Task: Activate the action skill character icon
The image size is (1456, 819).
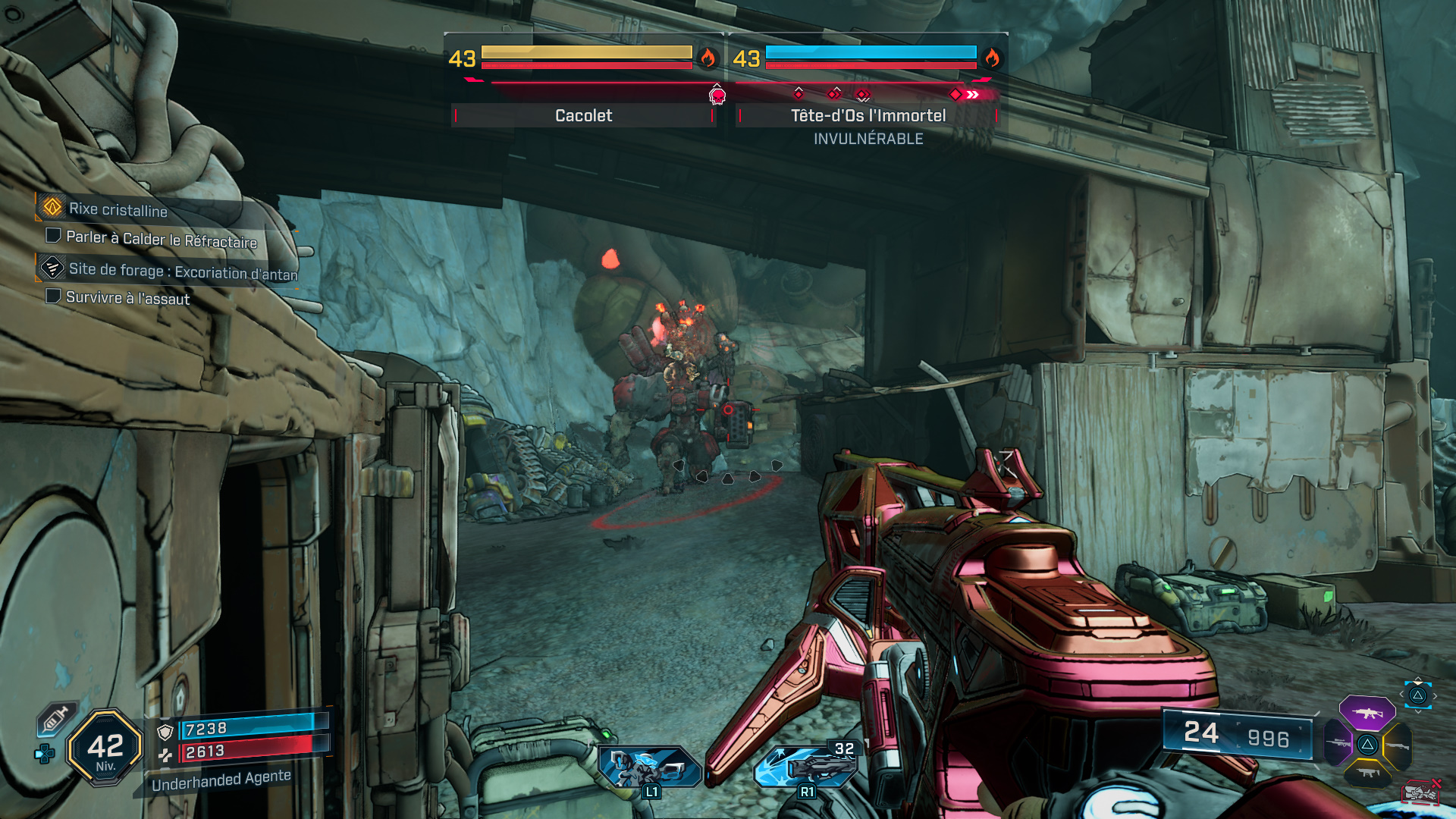Action: point(649,766)
